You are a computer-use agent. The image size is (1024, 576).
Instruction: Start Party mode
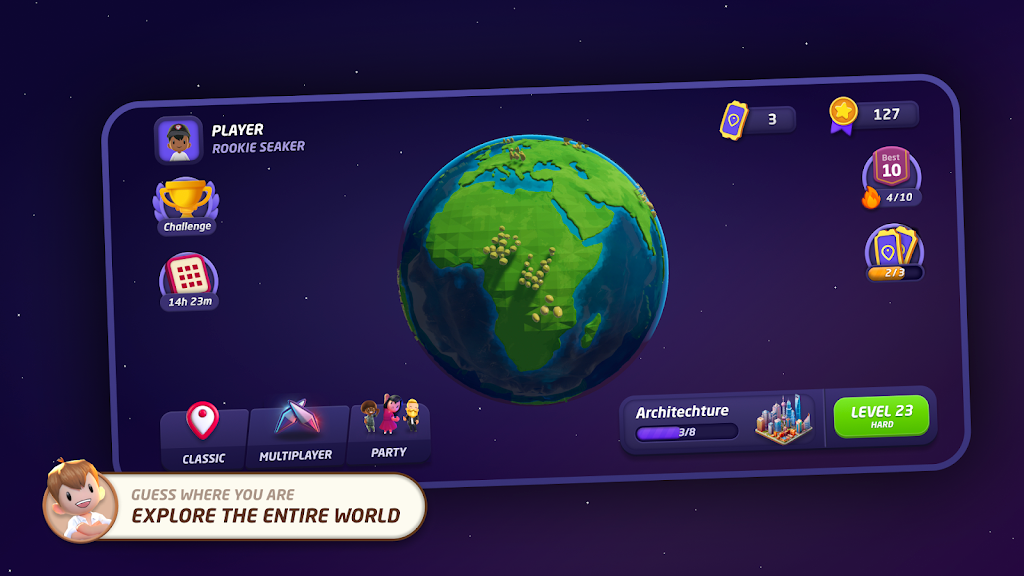click(x=389, y=430)
